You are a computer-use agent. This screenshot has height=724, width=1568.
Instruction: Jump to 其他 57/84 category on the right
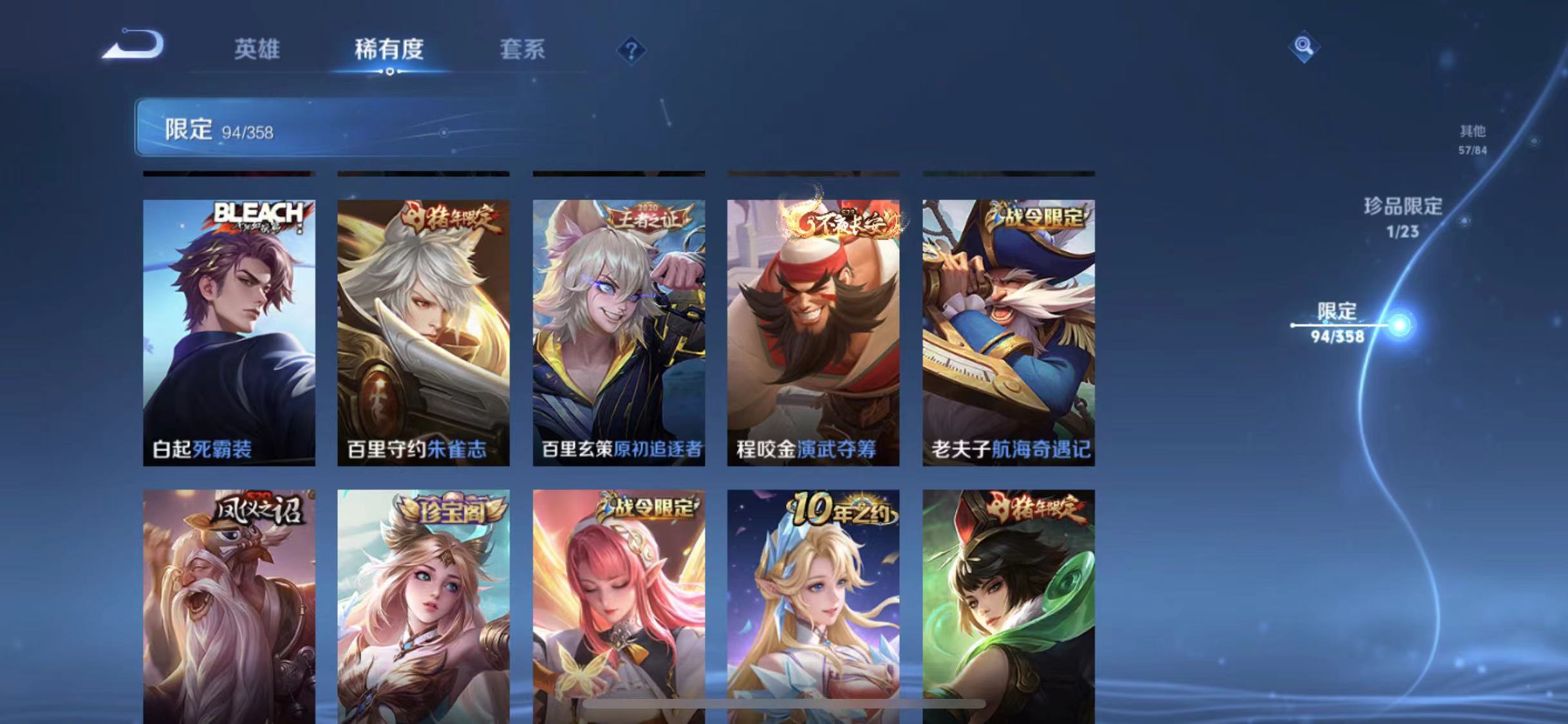pyautogui.click(x=1474, y=140)
